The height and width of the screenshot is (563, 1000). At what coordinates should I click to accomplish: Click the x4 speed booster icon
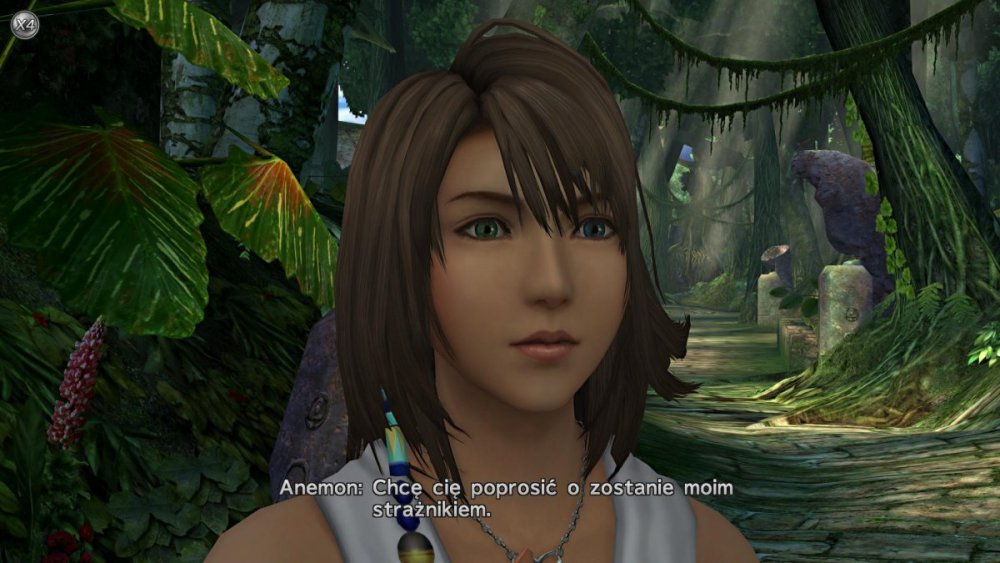[x=25, y=24]
